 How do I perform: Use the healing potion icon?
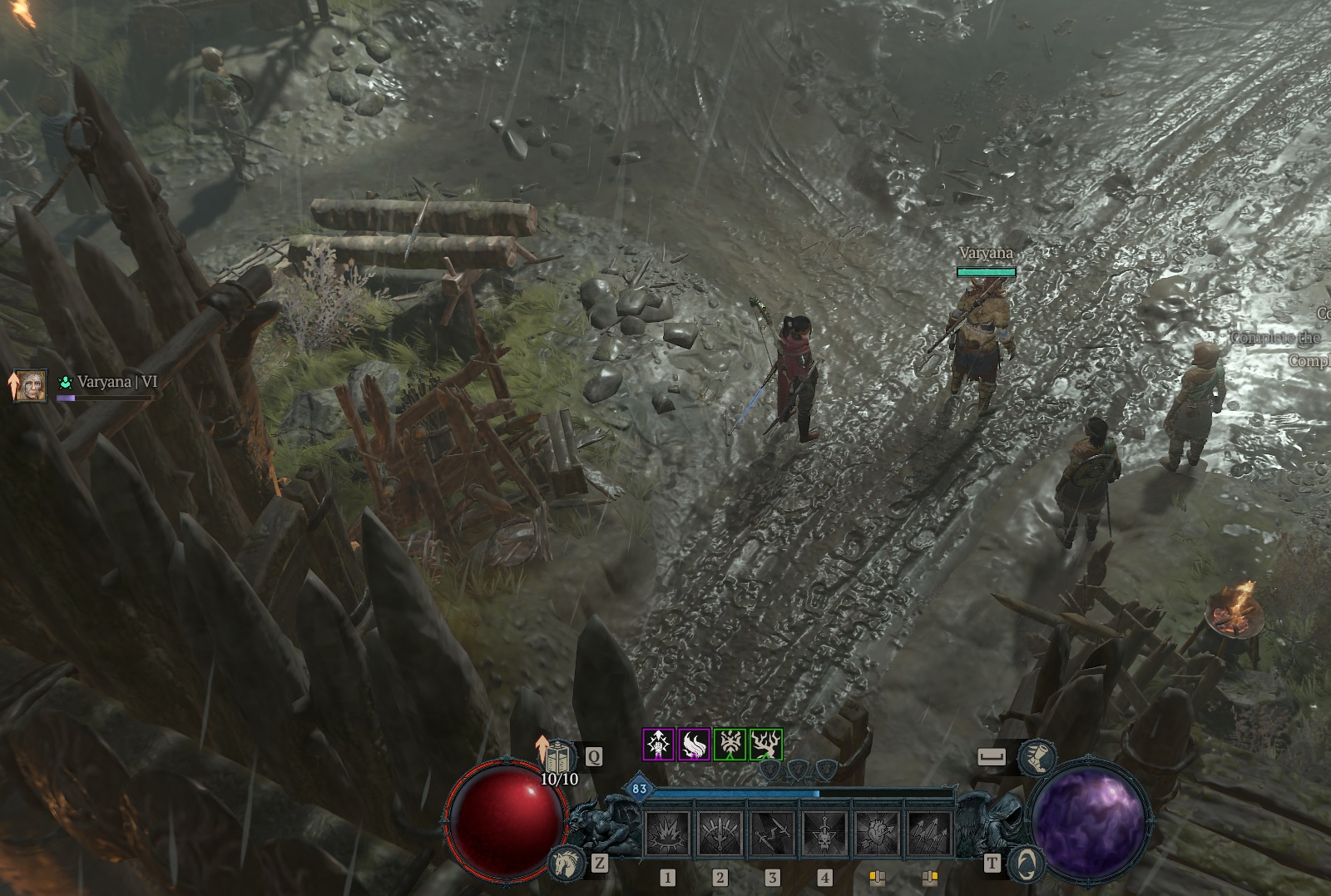pos(559,758)
